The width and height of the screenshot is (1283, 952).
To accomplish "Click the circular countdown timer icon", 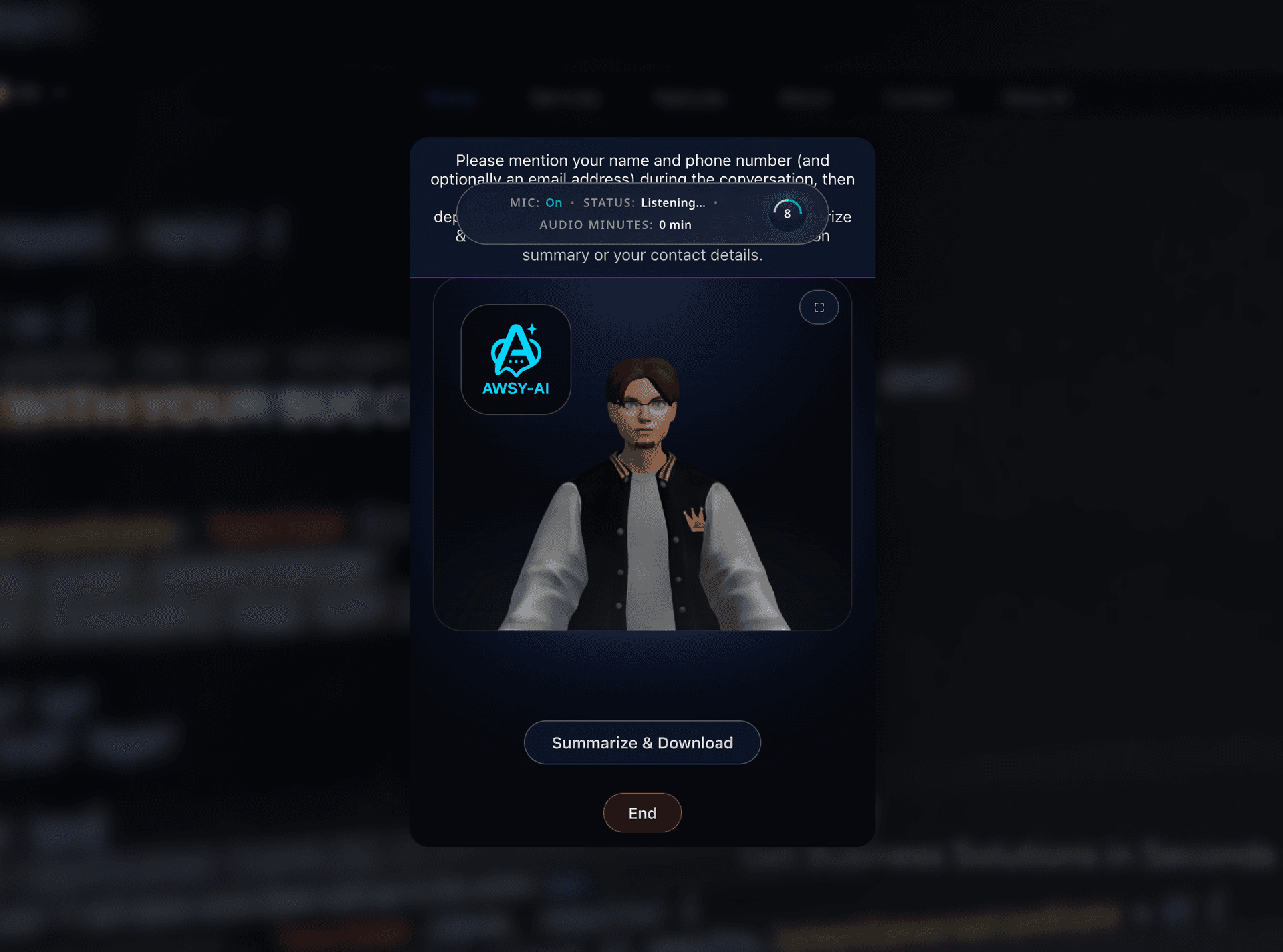I will [787, 214].
